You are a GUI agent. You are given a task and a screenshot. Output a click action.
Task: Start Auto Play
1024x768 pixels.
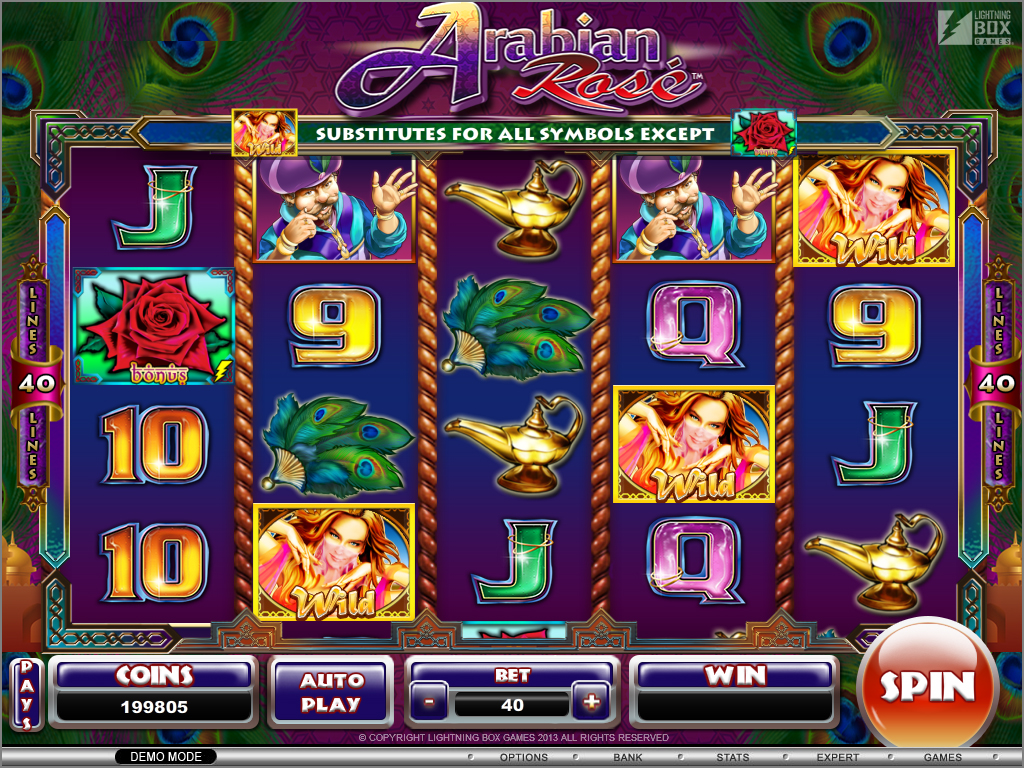tap(330, 692)
